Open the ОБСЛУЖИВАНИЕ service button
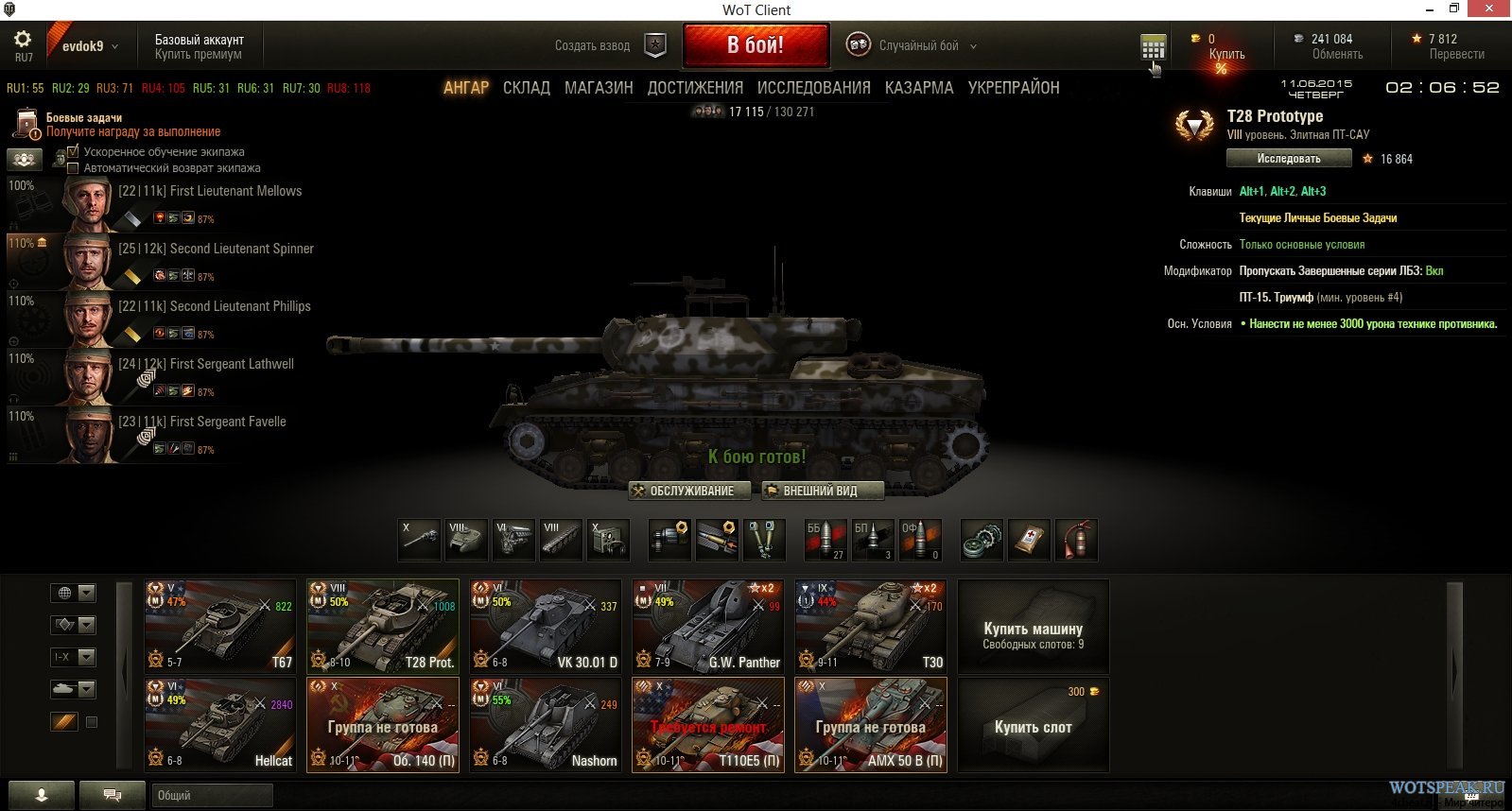 coord(690,491)
